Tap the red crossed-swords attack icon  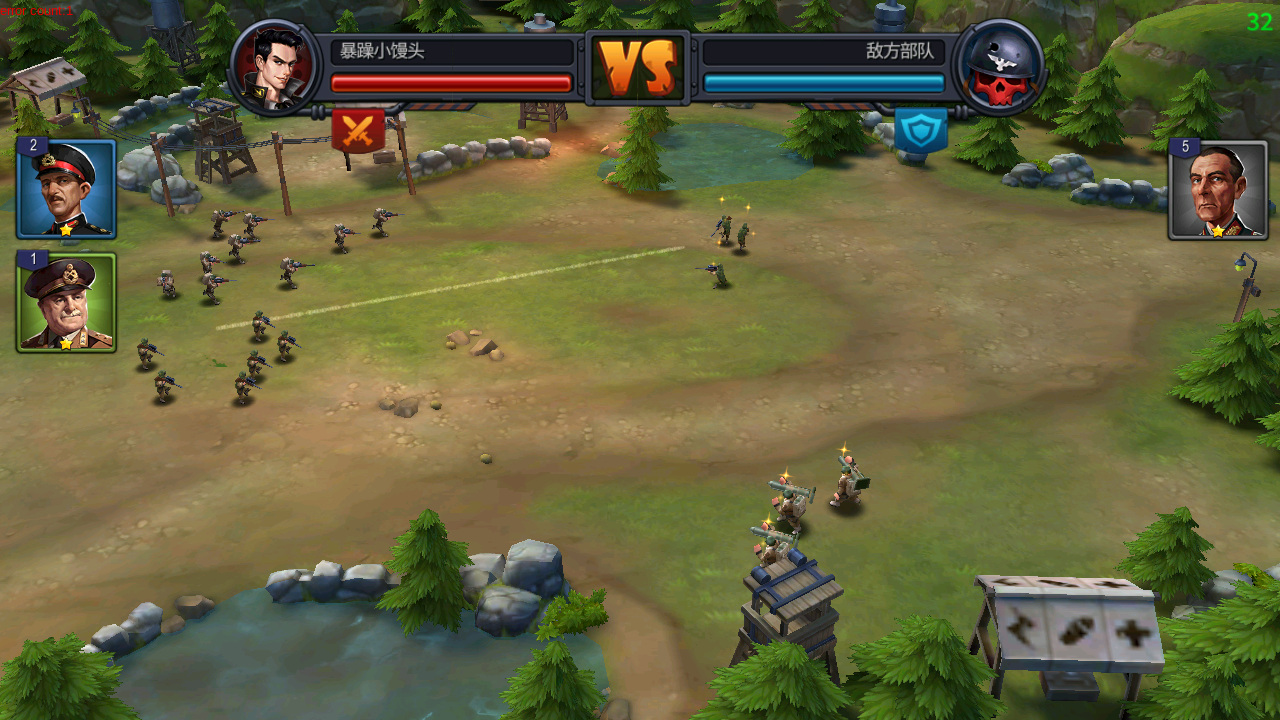358,131
